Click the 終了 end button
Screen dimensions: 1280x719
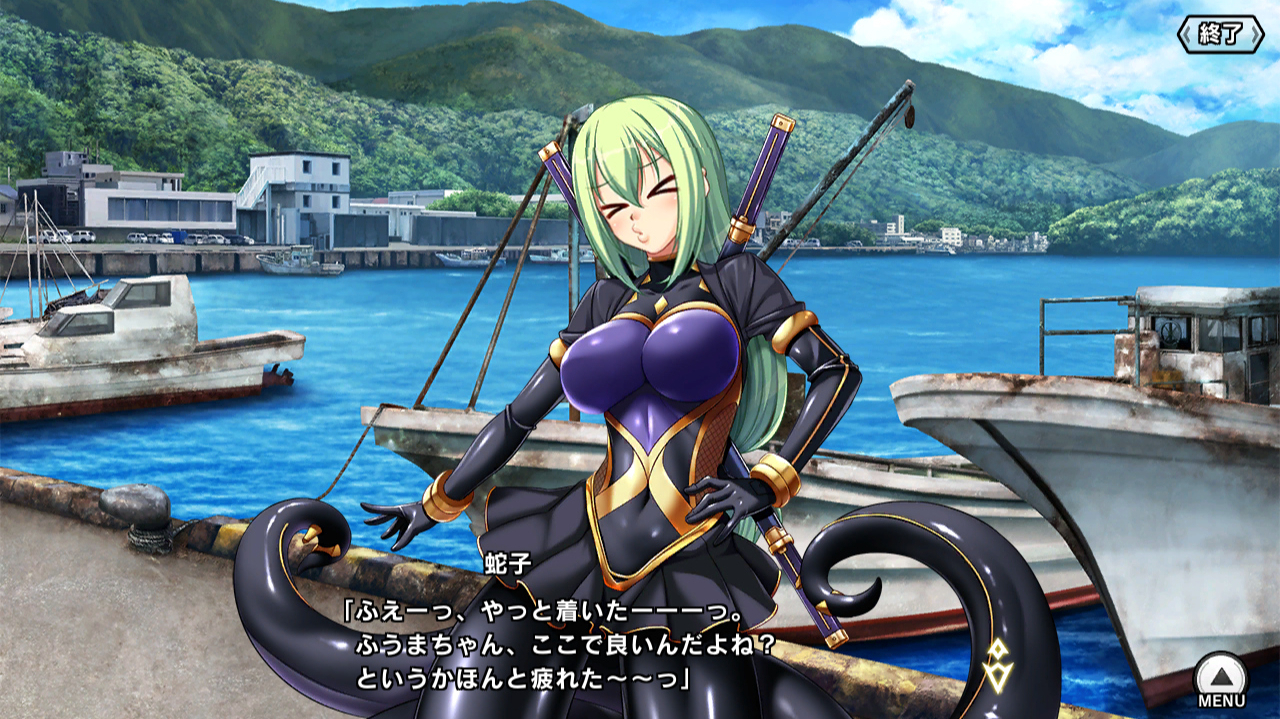pos(1221,34)
